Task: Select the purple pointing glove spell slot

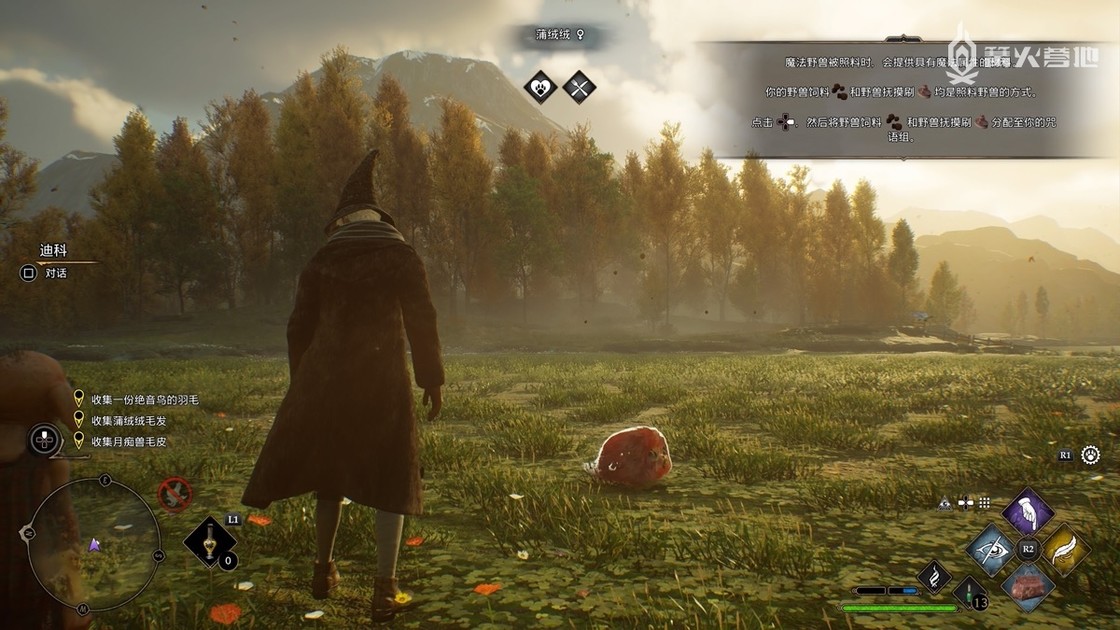Action: click(1027, 512)
